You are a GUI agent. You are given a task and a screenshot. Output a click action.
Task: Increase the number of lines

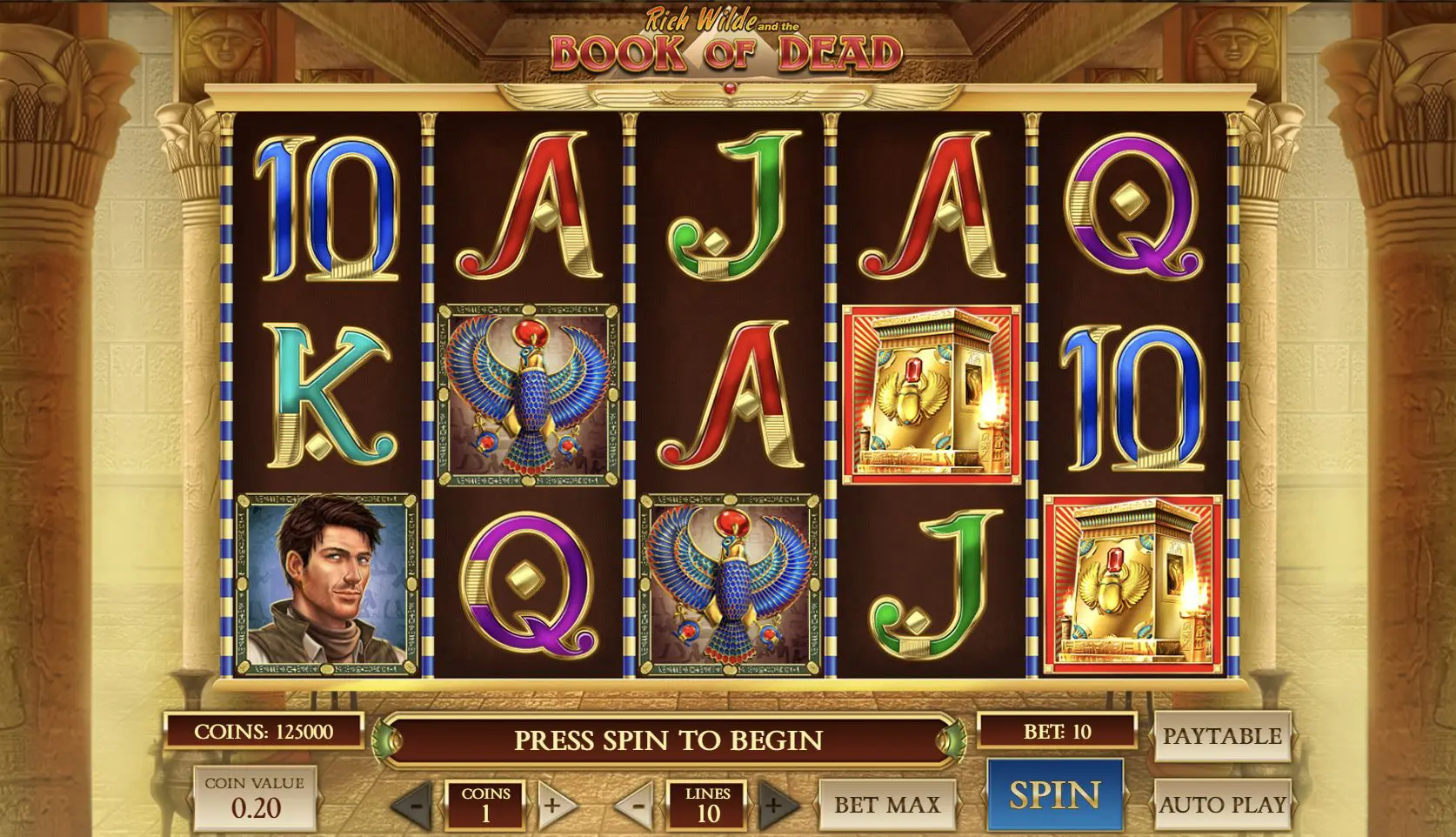pyautogui.click(x=773, y=806)
